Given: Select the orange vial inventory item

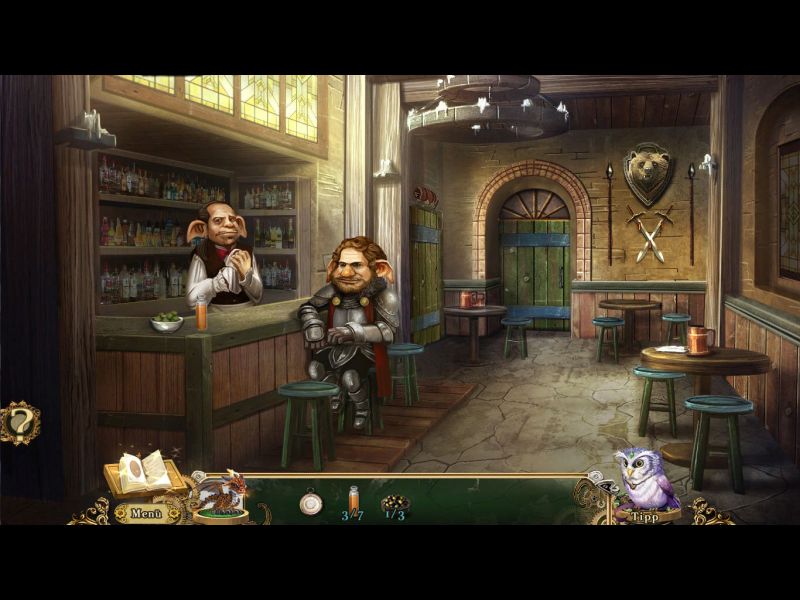Looking at the screenshot, I should (353, 497).
